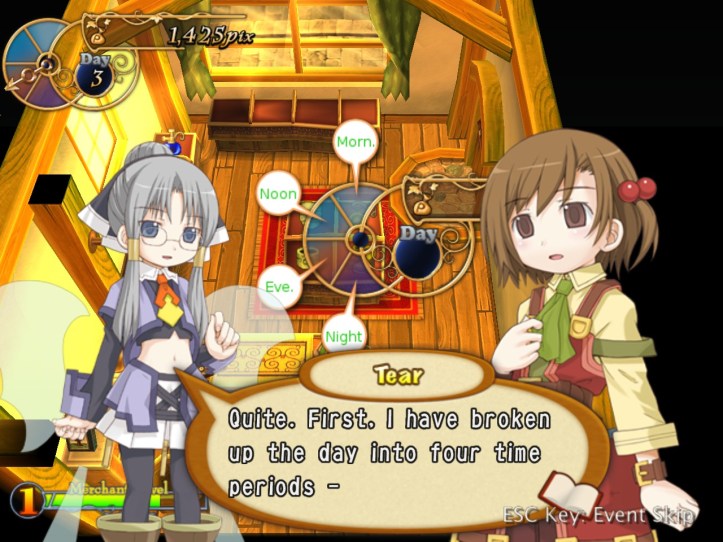Select the Morn. time period label
The image size is (723, 542).
[x=356, y=142]
